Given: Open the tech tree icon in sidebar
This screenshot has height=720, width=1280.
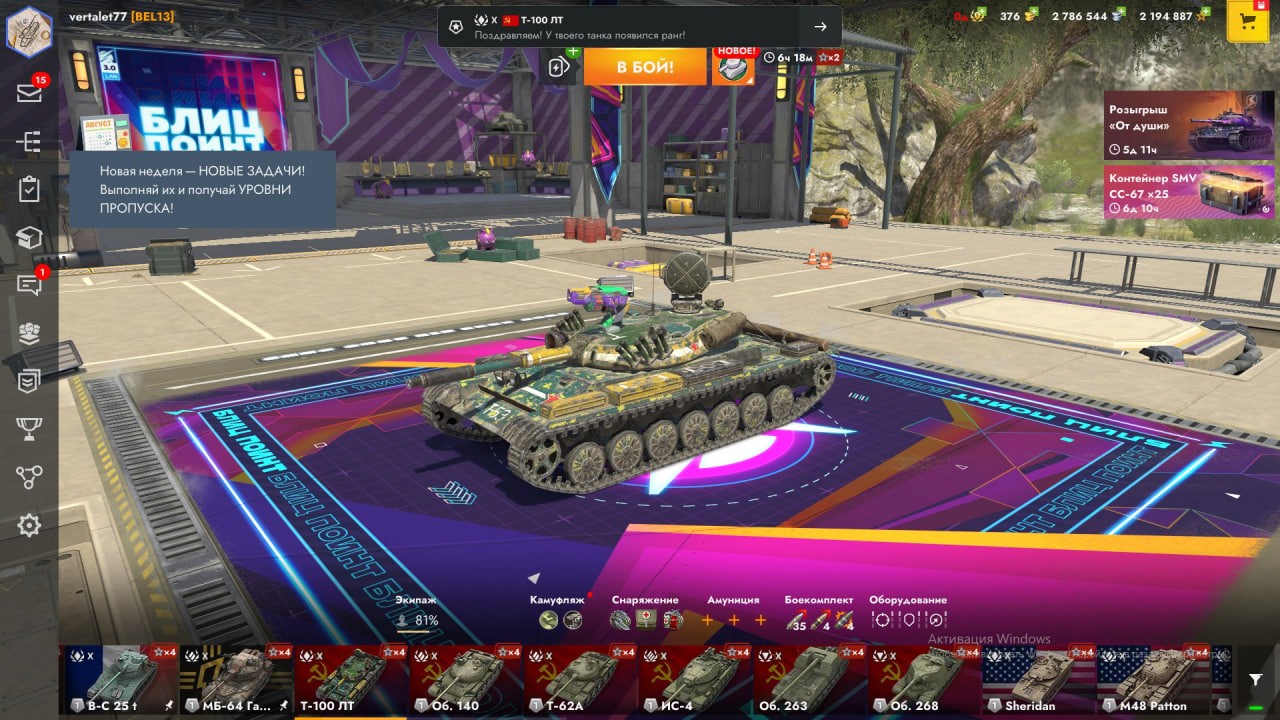Looking at the screenshot, I should [x=29, y=141].
